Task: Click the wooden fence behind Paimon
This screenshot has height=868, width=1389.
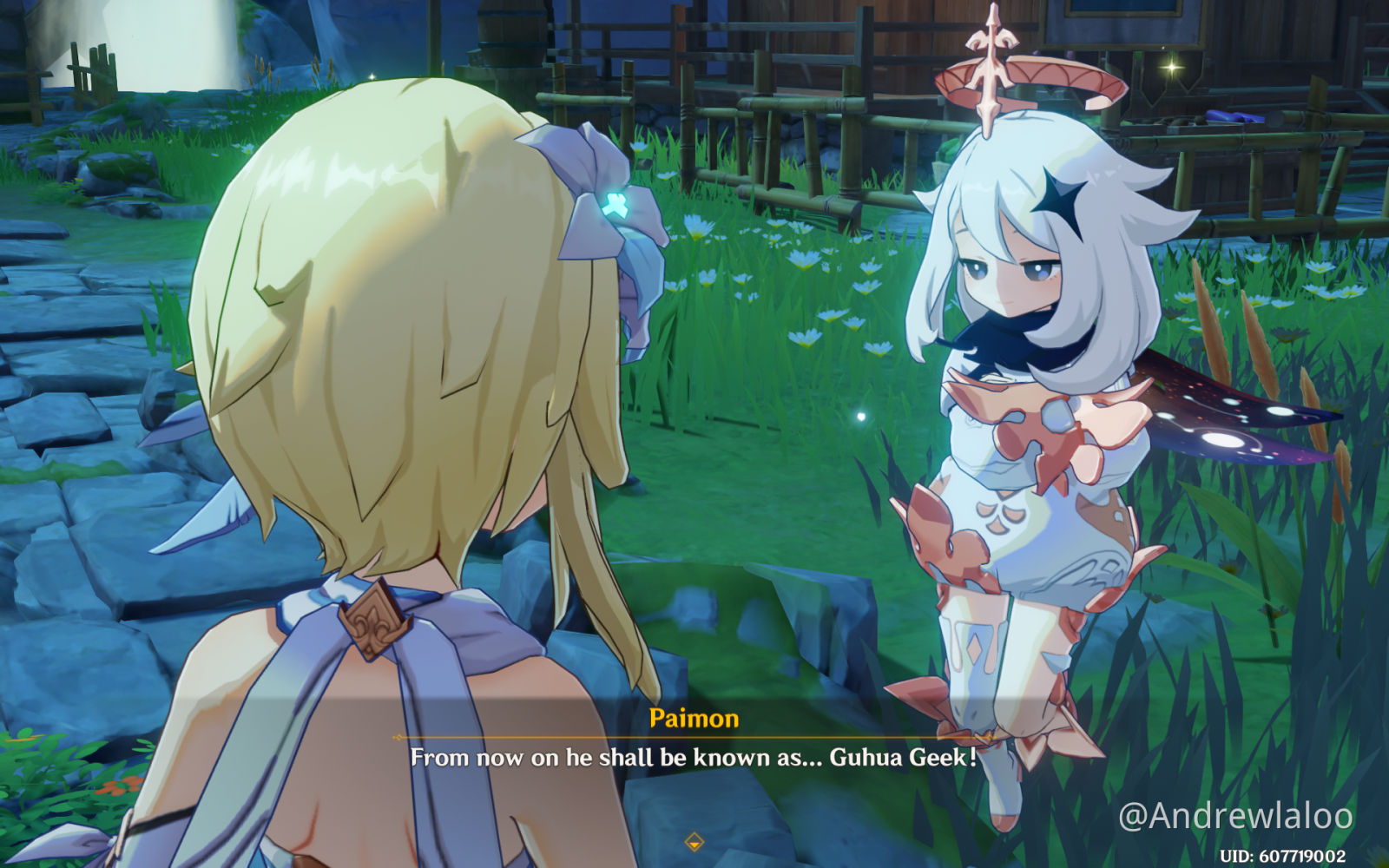Action: point(868,104)
